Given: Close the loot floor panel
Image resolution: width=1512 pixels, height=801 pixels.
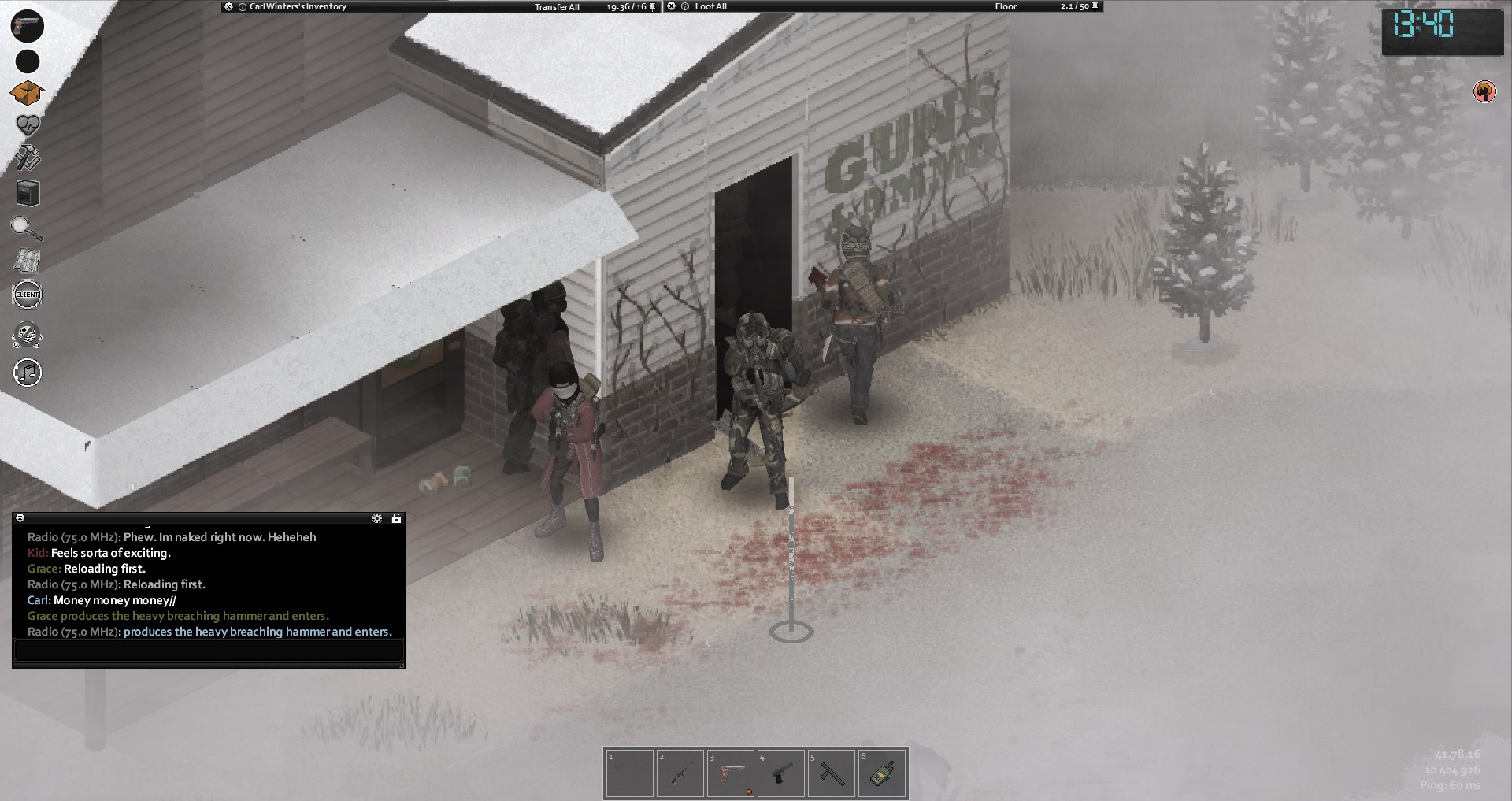Looking at the screenshot, I should tap(671, 6).
